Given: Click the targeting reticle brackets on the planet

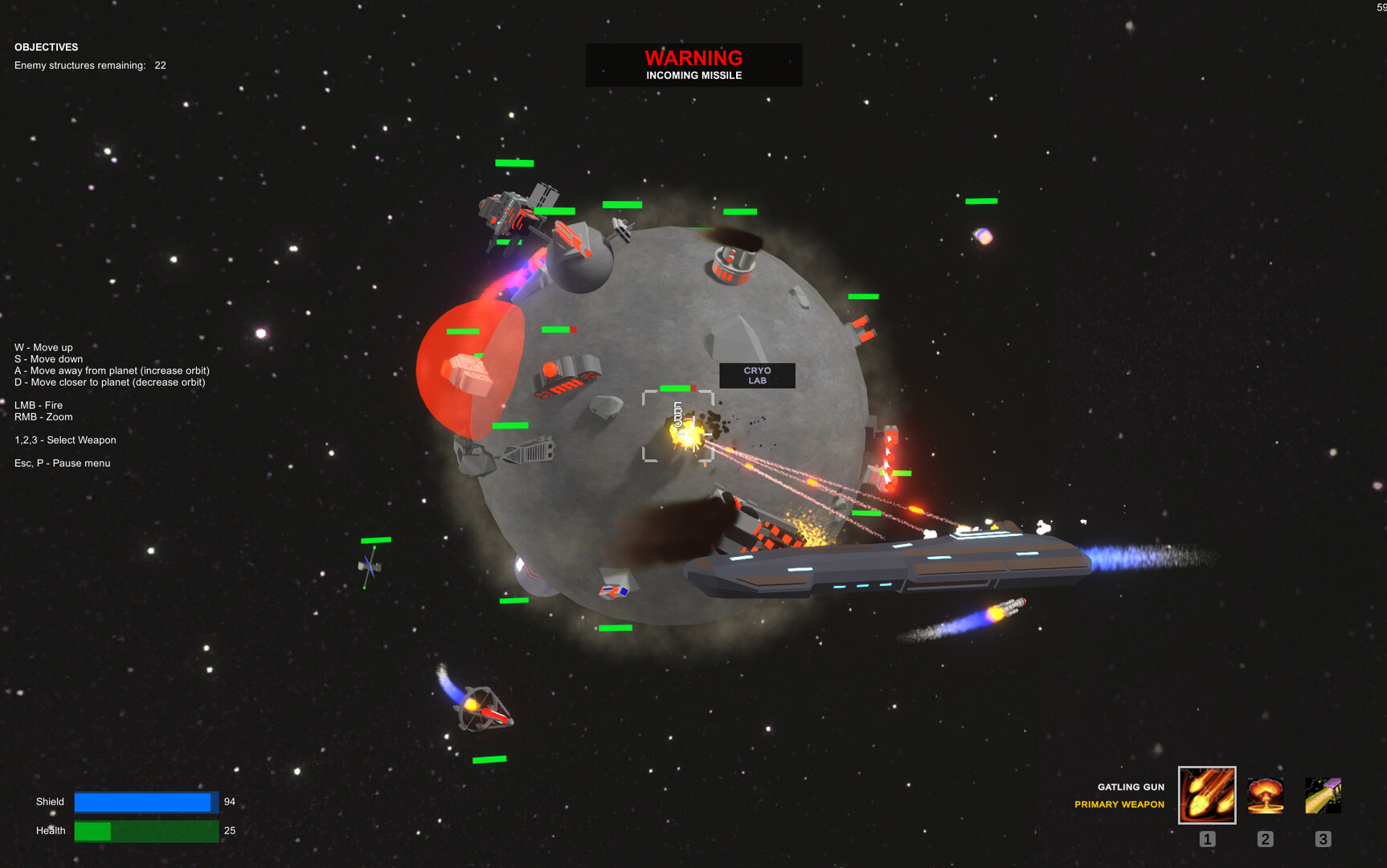Looking at the screenshot, I should point(677,427).
